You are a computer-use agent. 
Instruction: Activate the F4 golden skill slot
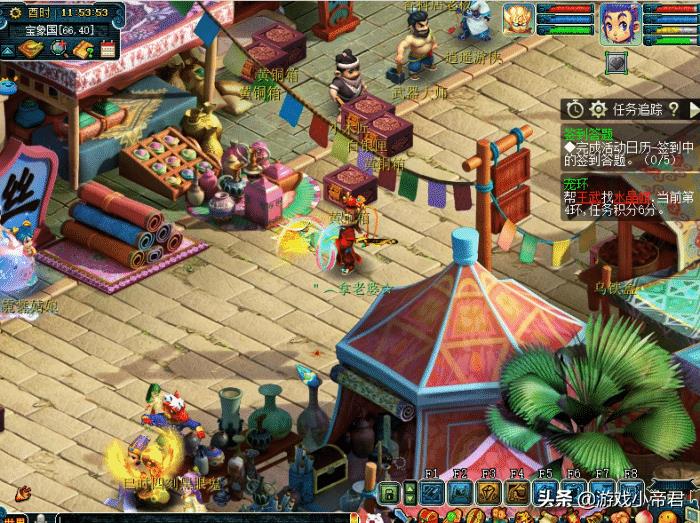(x=516, y=492)
